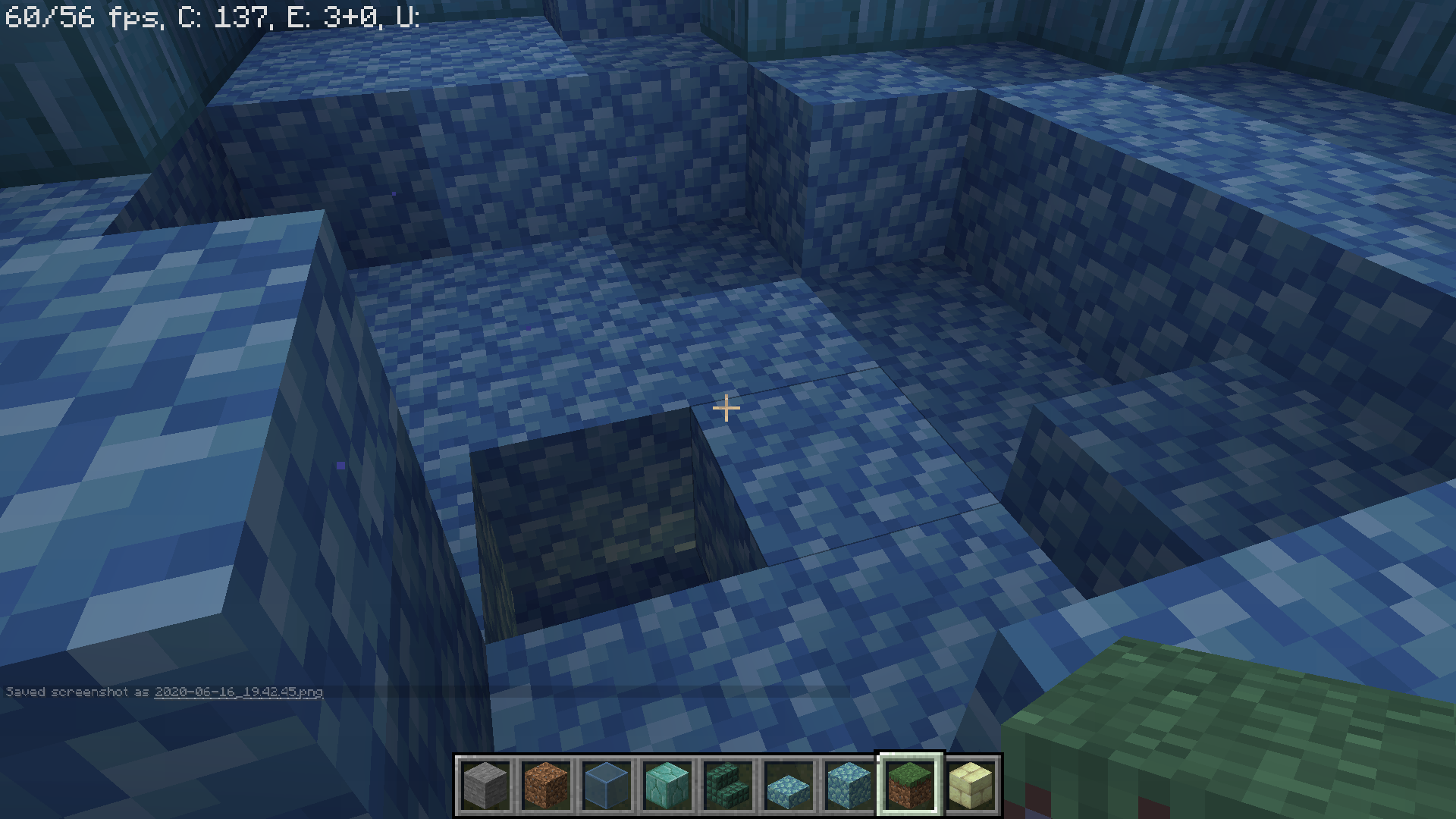This screenshot has height=819, width=1456.
Task: Pick the teal cracked prismarine block slot
Action: pyautogui.click(x=667, y=786)
